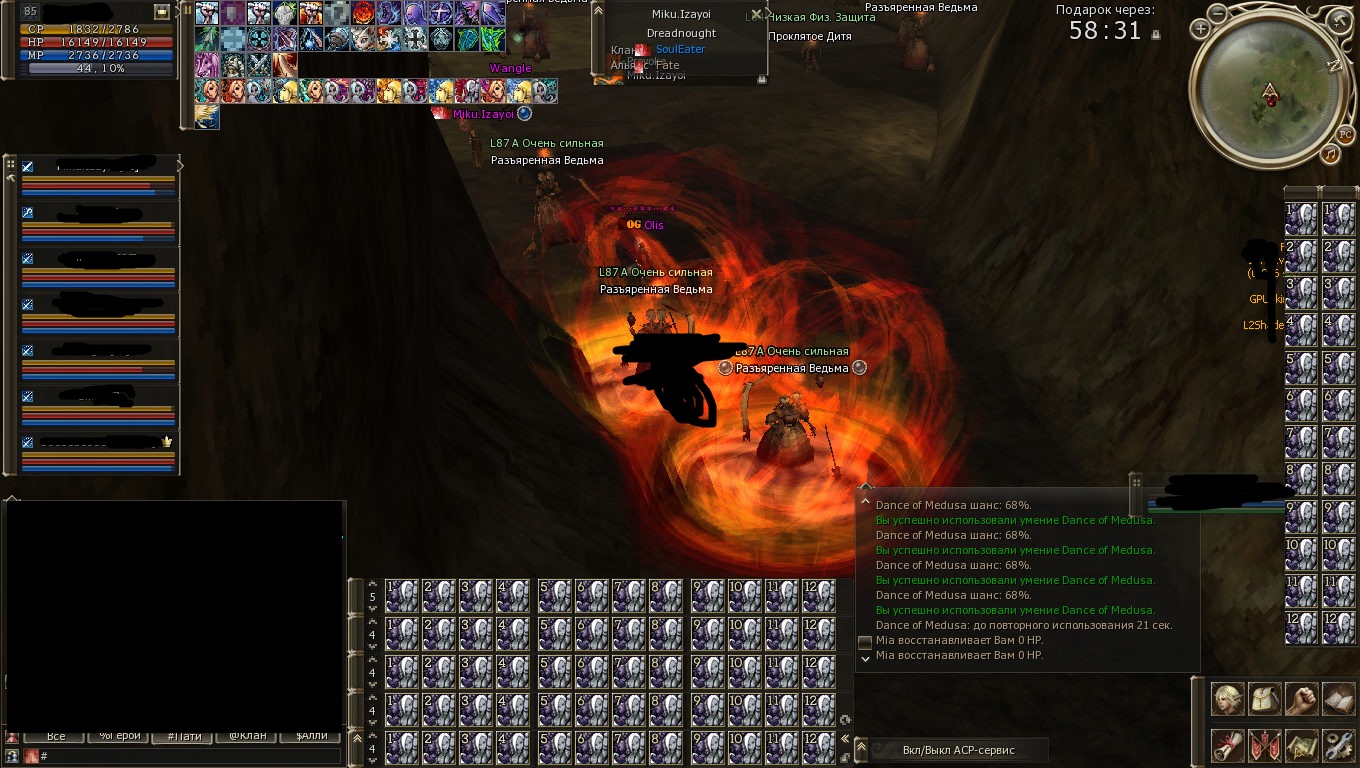Switch to the @Клан chat tab
This screenshot has width=1360, height=768.
point(247,736)
